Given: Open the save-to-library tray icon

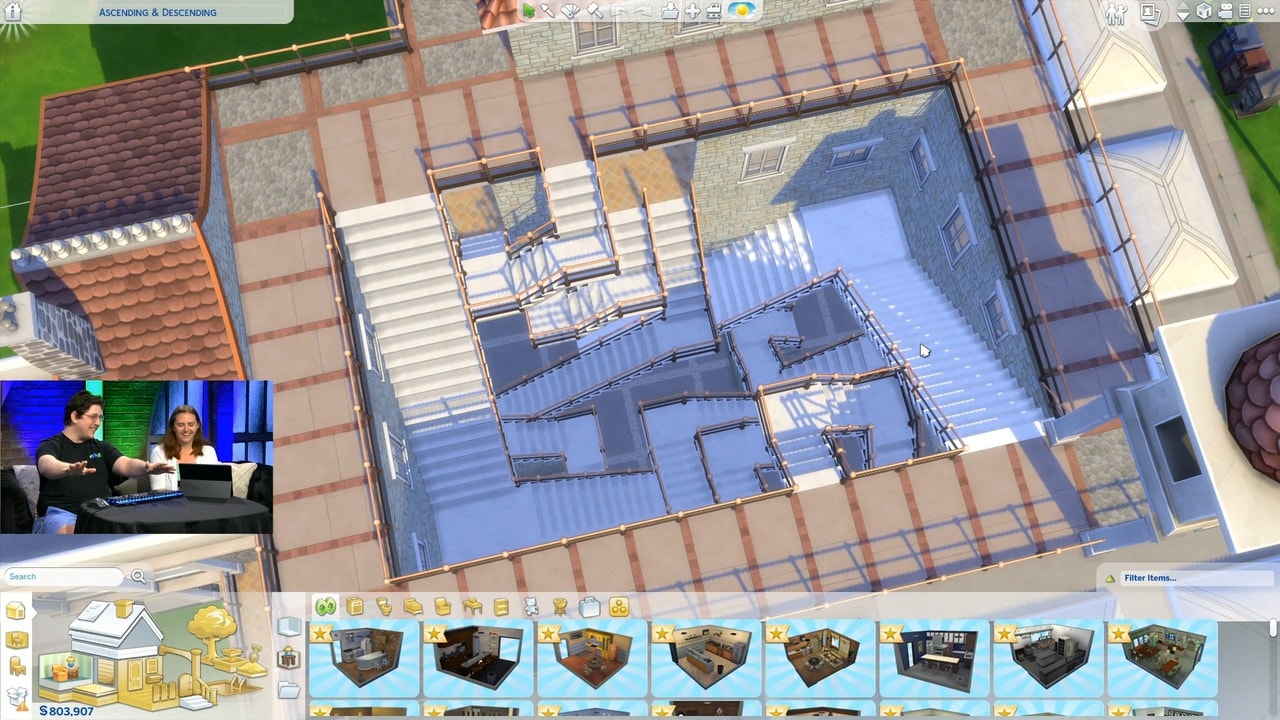Looking at the screenshot, I should 669,12.
